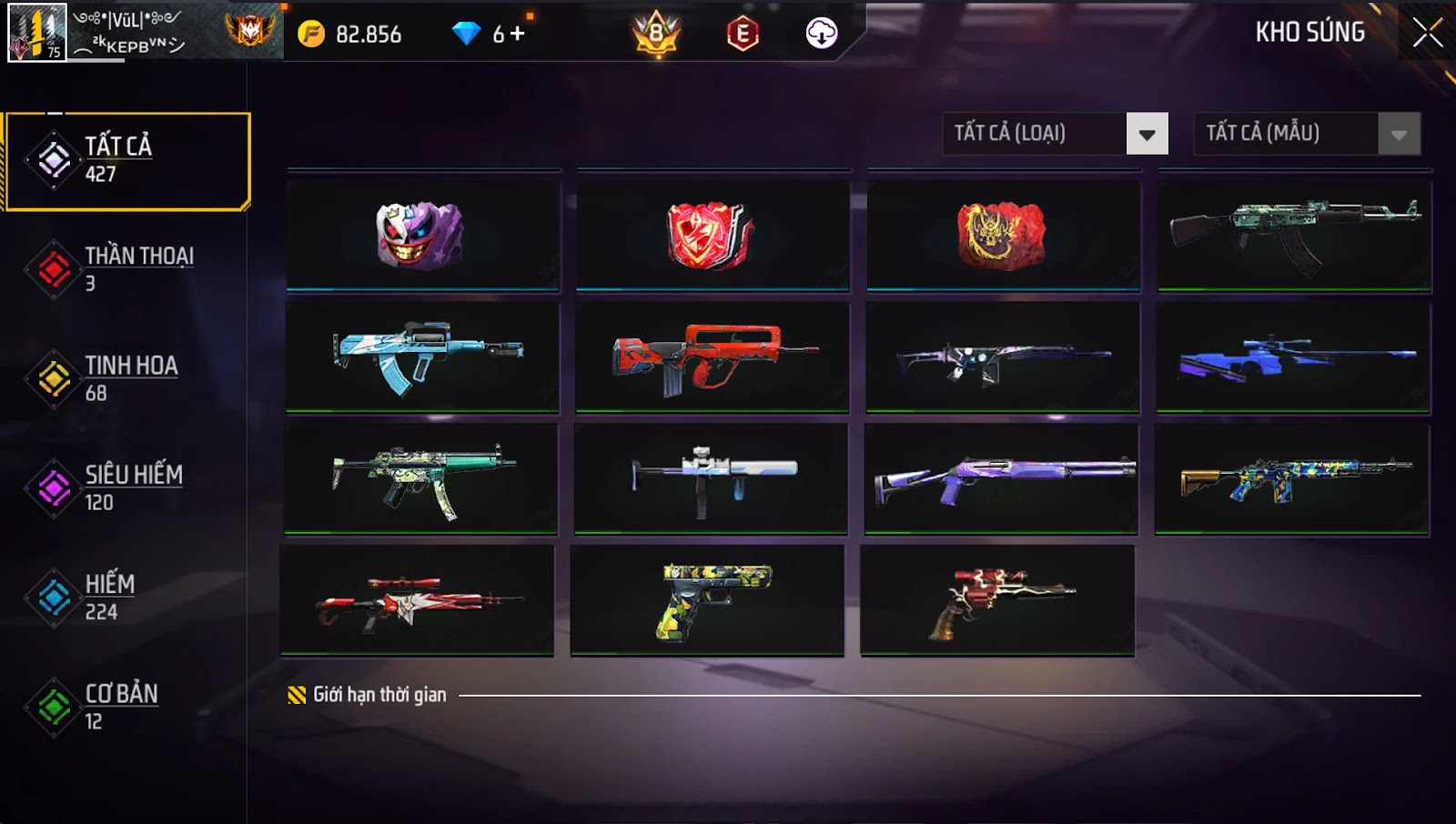This screenshot has height=824, width=1456.
Task: Select the red and gold revolver skin
Action: click(997, 599)
